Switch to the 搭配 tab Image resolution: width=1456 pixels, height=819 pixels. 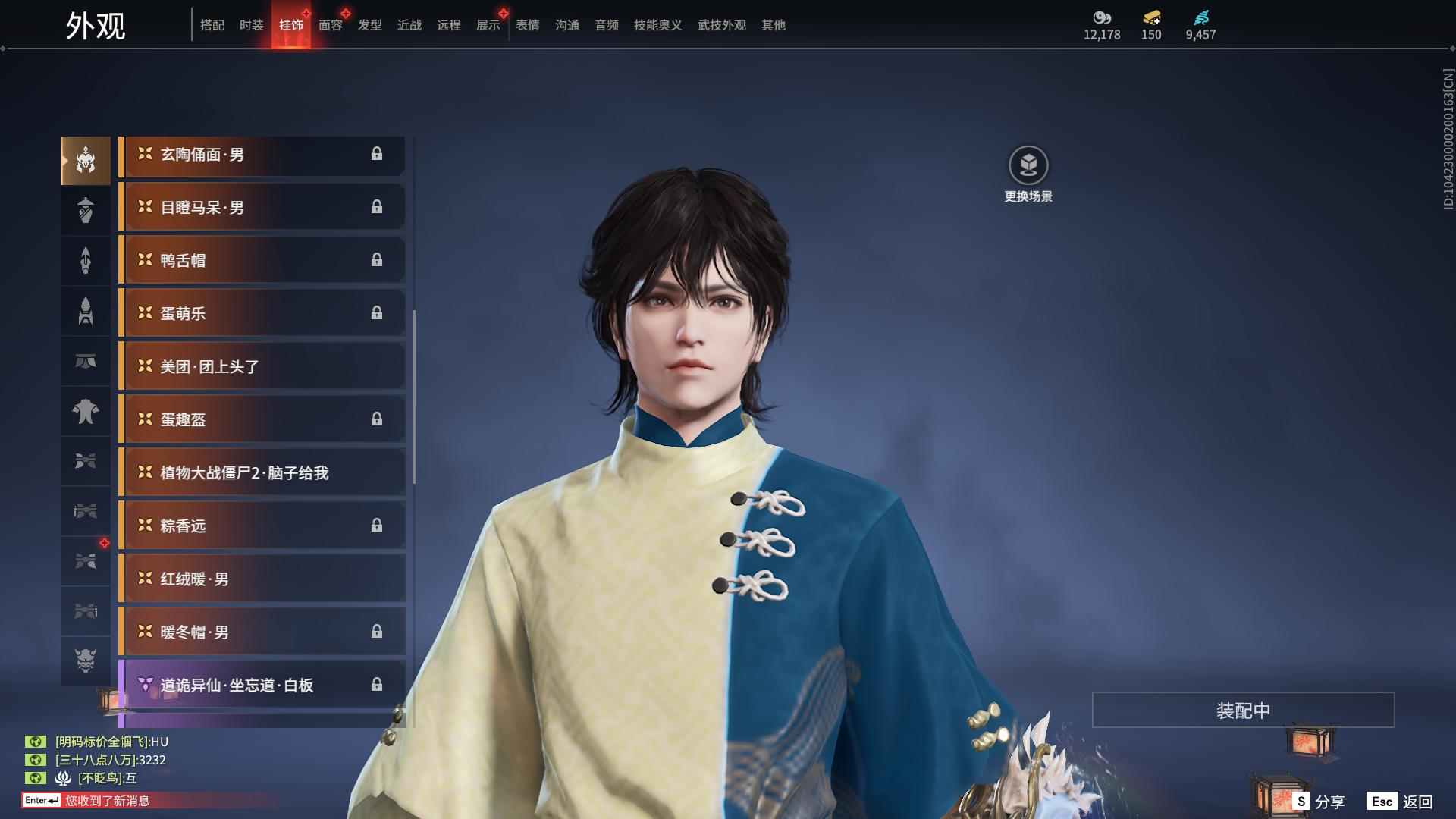point(212,25)
